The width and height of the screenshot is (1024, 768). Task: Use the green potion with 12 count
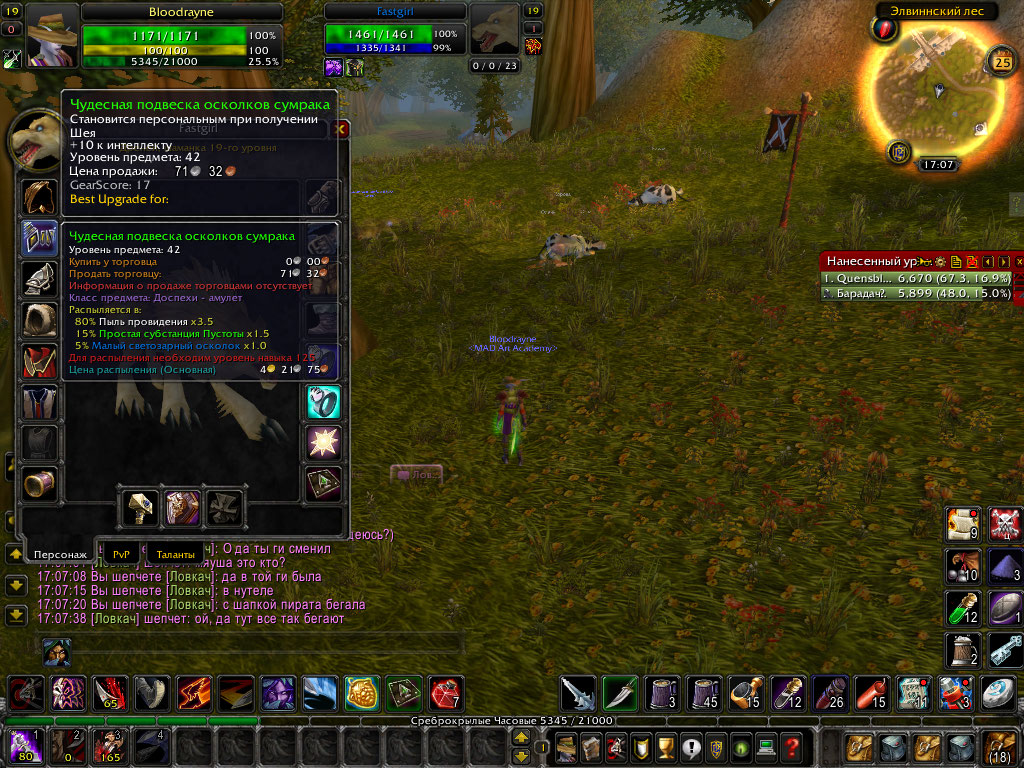(x=963, y=609)
